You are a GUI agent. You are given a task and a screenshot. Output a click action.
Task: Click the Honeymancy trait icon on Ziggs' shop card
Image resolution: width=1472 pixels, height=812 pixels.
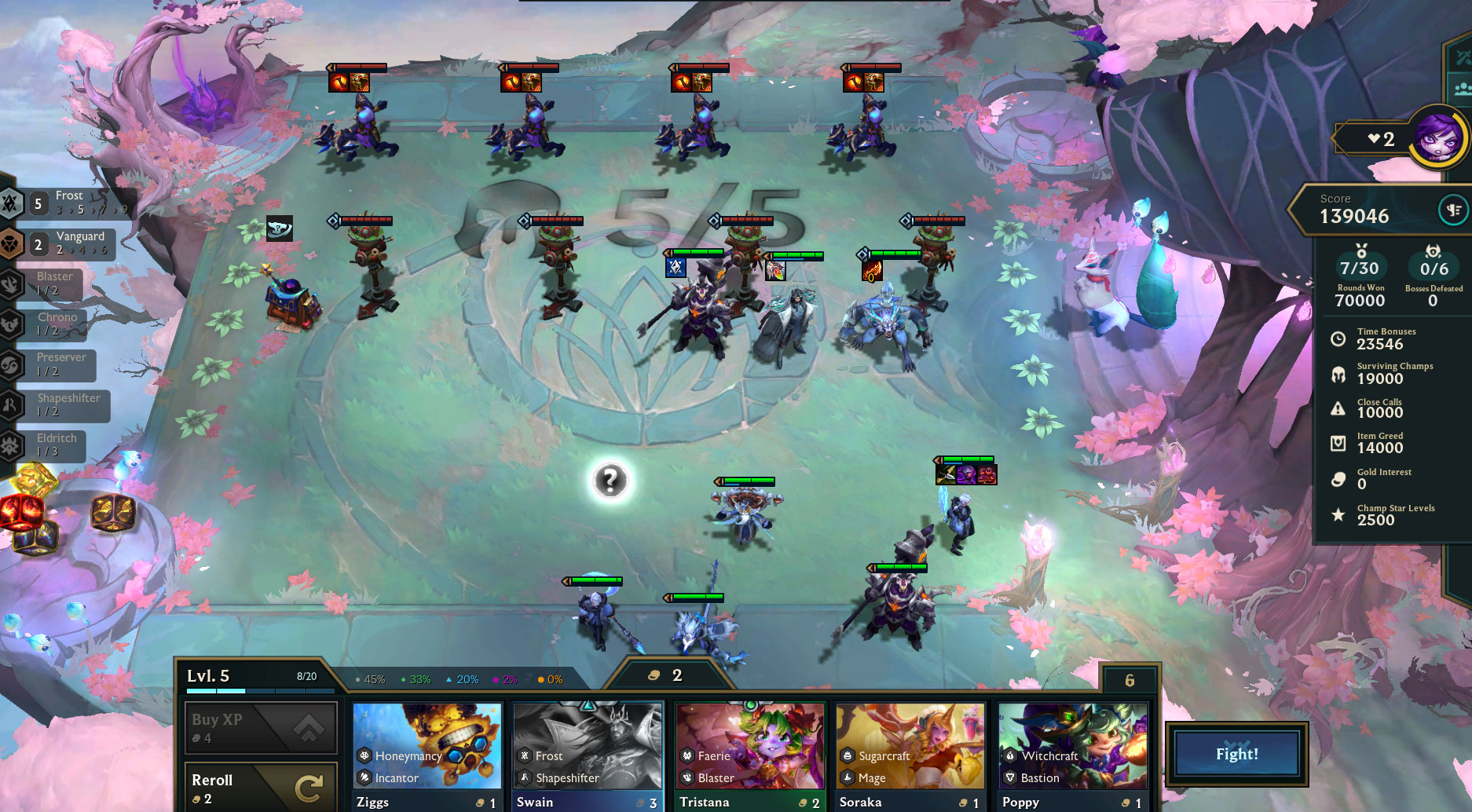click(x=364, y=755)
